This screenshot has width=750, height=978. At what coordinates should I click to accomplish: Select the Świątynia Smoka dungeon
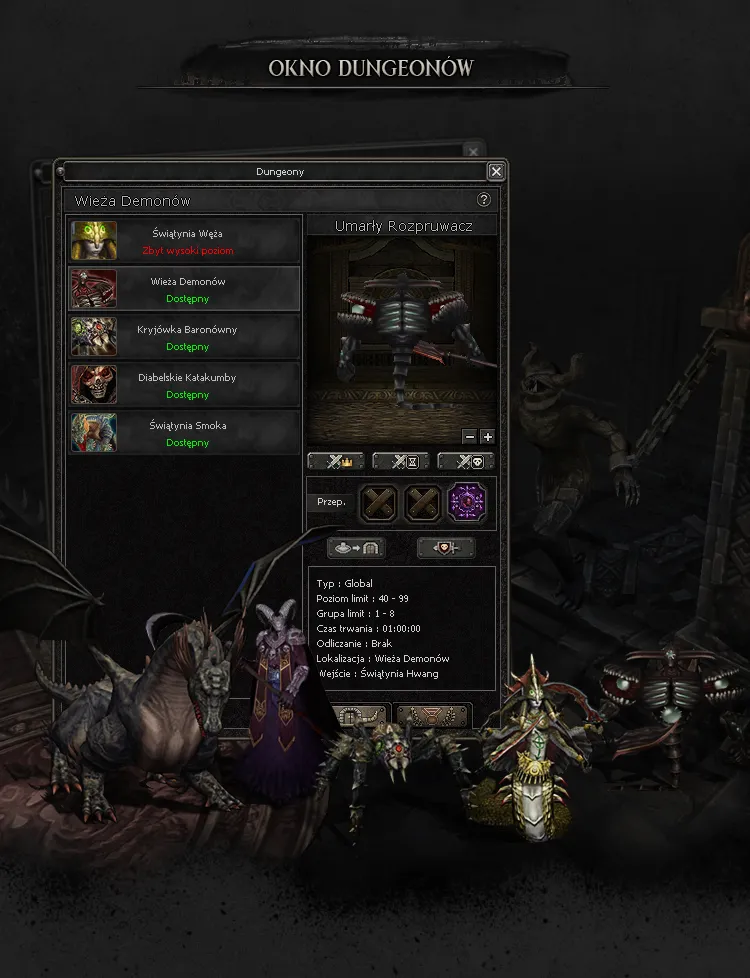click(x=185, y=433)
